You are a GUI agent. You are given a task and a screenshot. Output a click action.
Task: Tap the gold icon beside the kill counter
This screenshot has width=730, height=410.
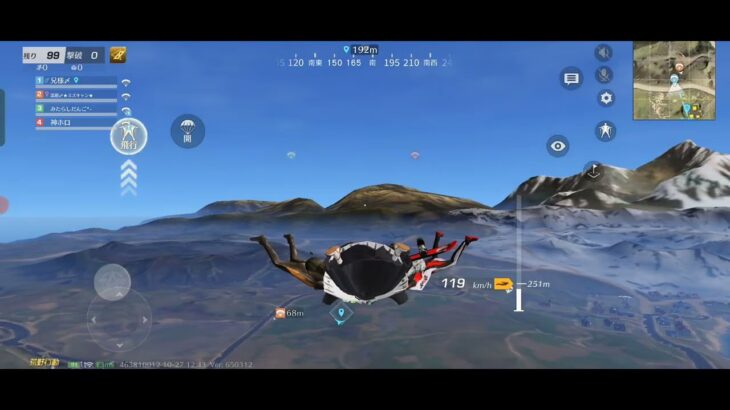118,55
